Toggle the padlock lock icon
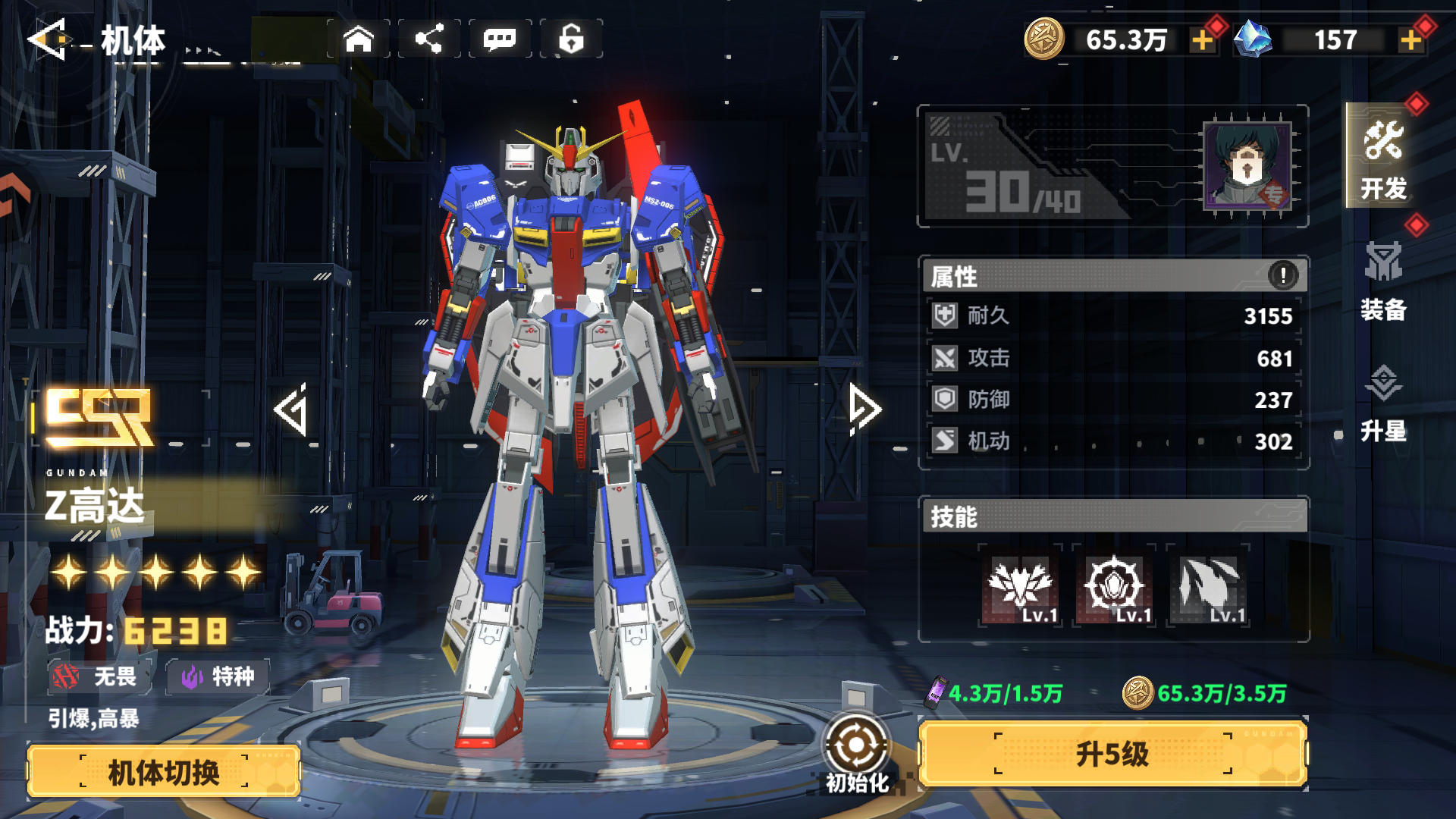The height and width of the screenshot is (819, 1456). [571, 39]
